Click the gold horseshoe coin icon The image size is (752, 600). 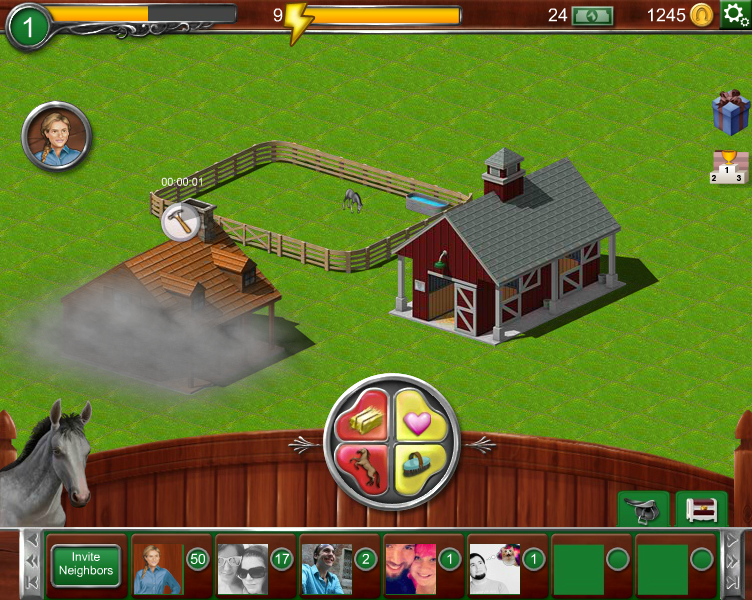(x=703, y=15)
